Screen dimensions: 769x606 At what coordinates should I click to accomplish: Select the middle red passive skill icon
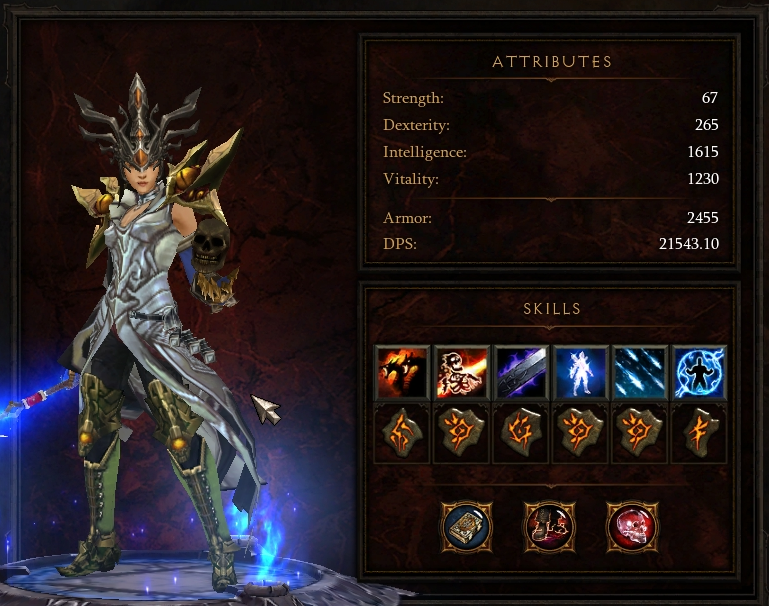tap(548, 525)
